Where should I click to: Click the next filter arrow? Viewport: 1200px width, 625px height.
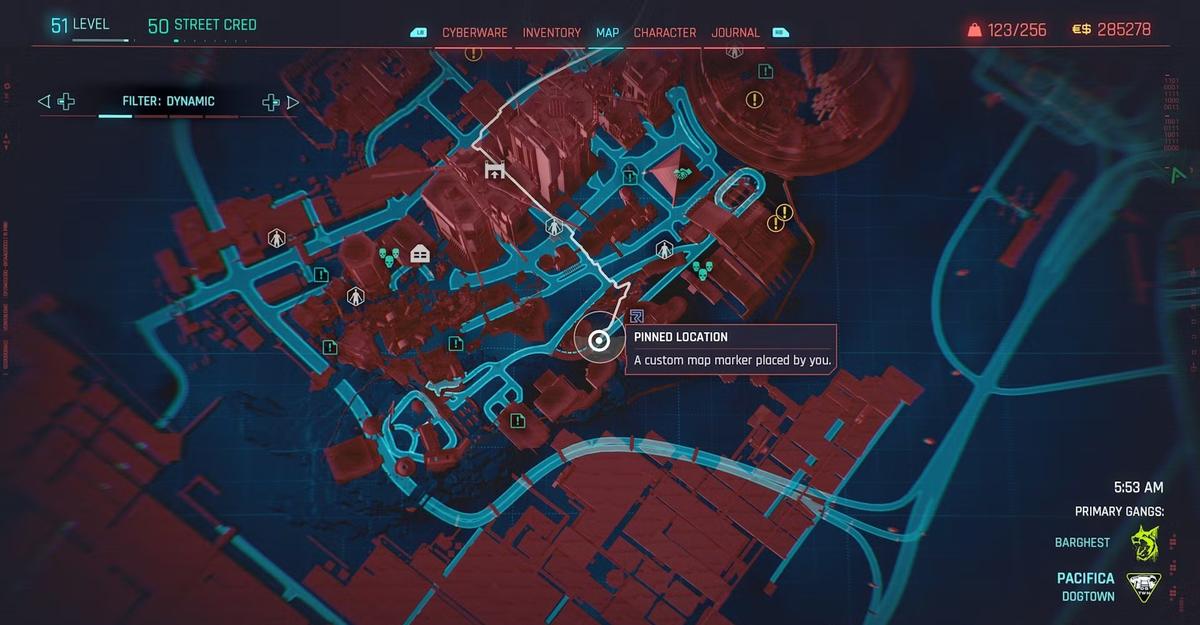click(x=293, y=101)
